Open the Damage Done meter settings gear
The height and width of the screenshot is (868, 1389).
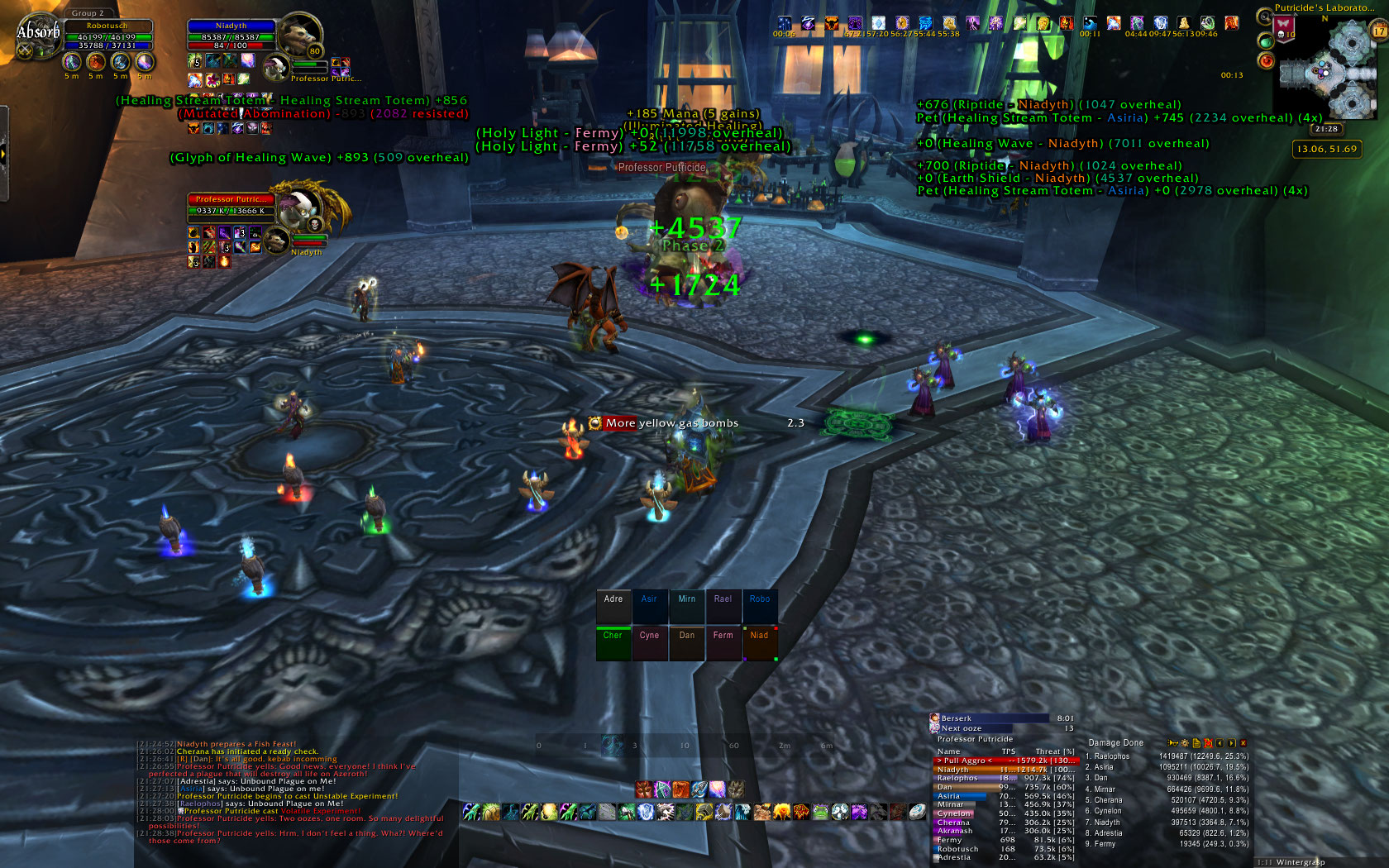click(1184, 743)
